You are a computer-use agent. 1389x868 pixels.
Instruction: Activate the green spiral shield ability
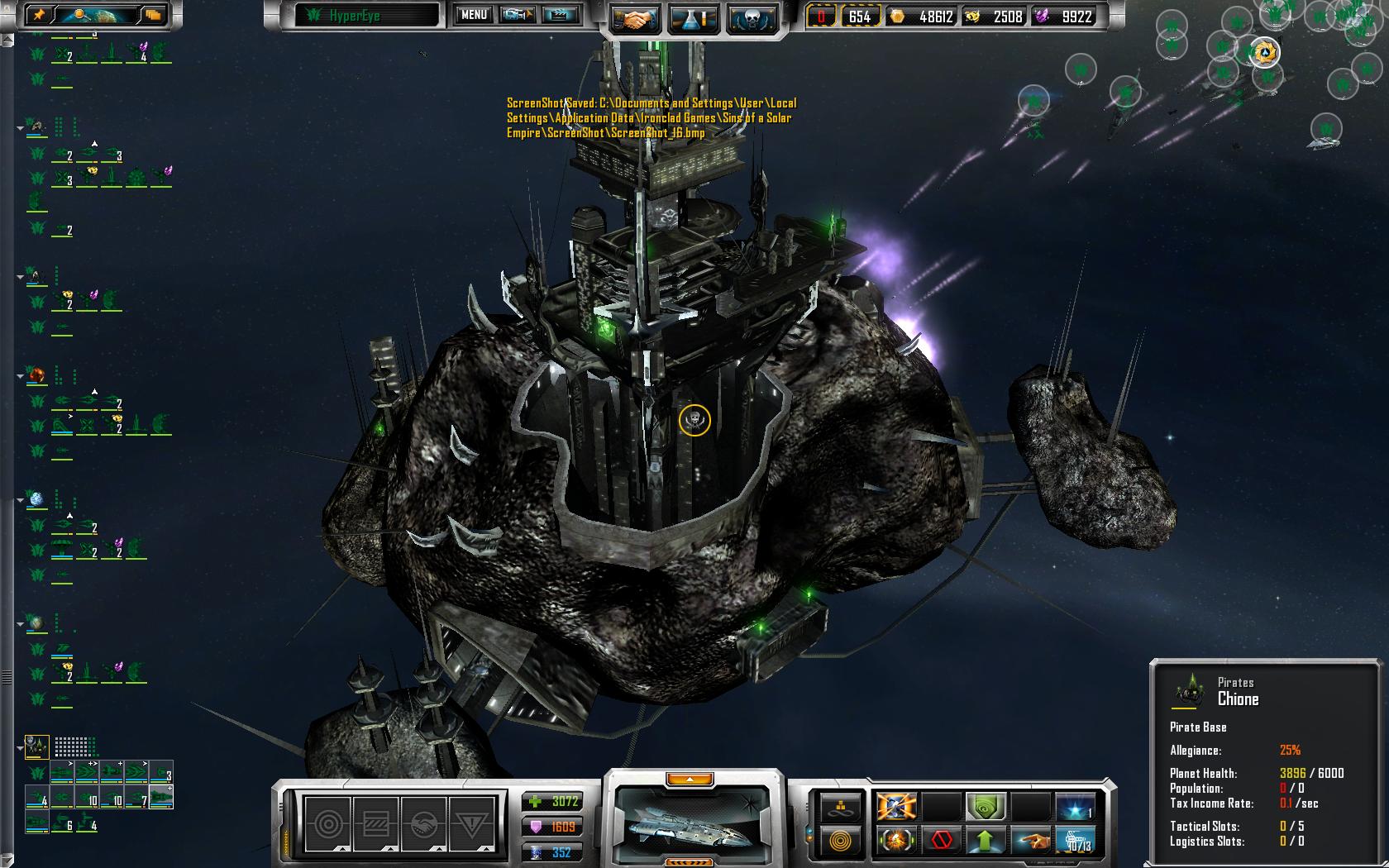click(x=986, y=806)
